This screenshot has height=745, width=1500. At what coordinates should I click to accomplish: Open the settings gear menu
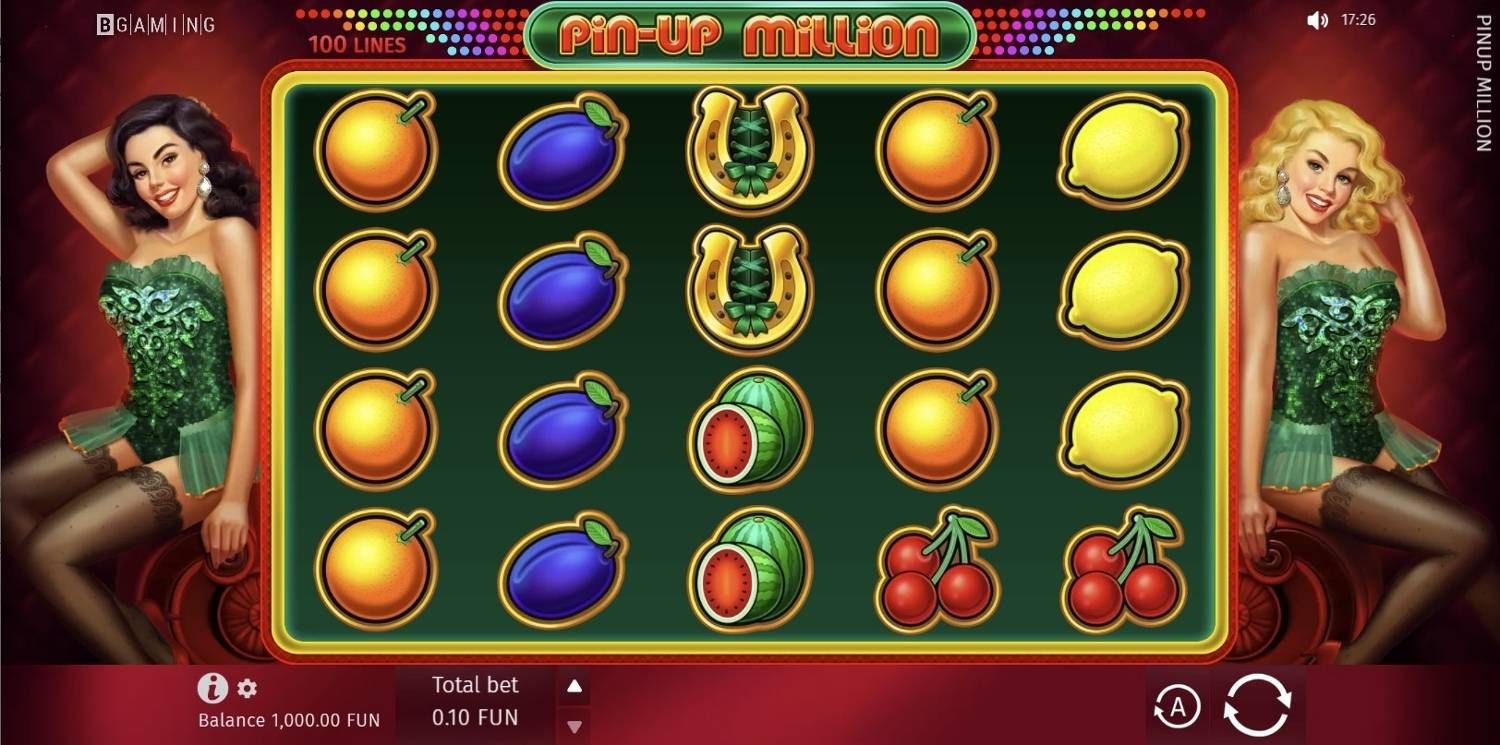coord(246,686)
